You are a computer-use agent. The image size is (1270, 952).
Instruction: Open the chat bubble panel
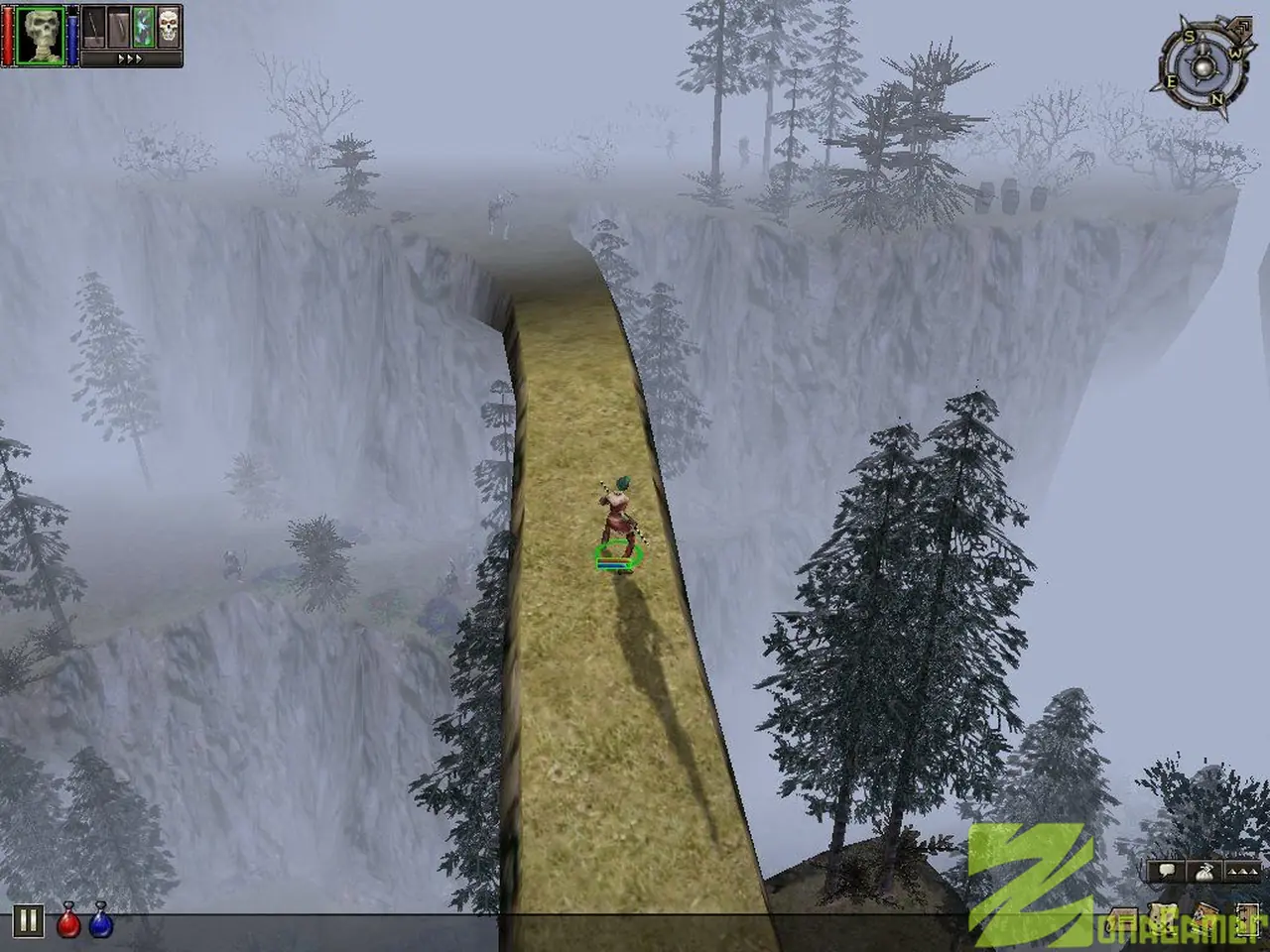pyautogui.click(x=1166, y=871)
